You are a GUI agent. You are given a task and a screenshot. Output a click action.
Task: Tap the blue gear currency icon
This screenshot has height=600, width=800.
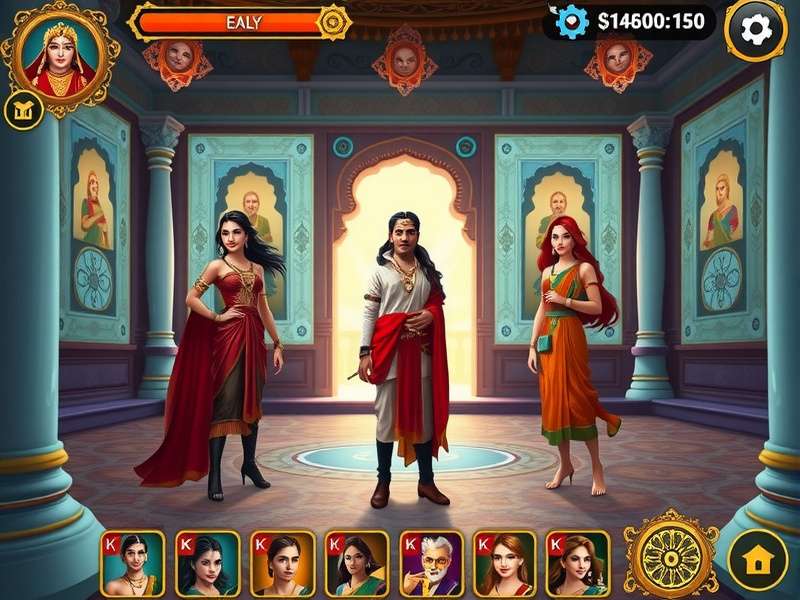[573, 21]
